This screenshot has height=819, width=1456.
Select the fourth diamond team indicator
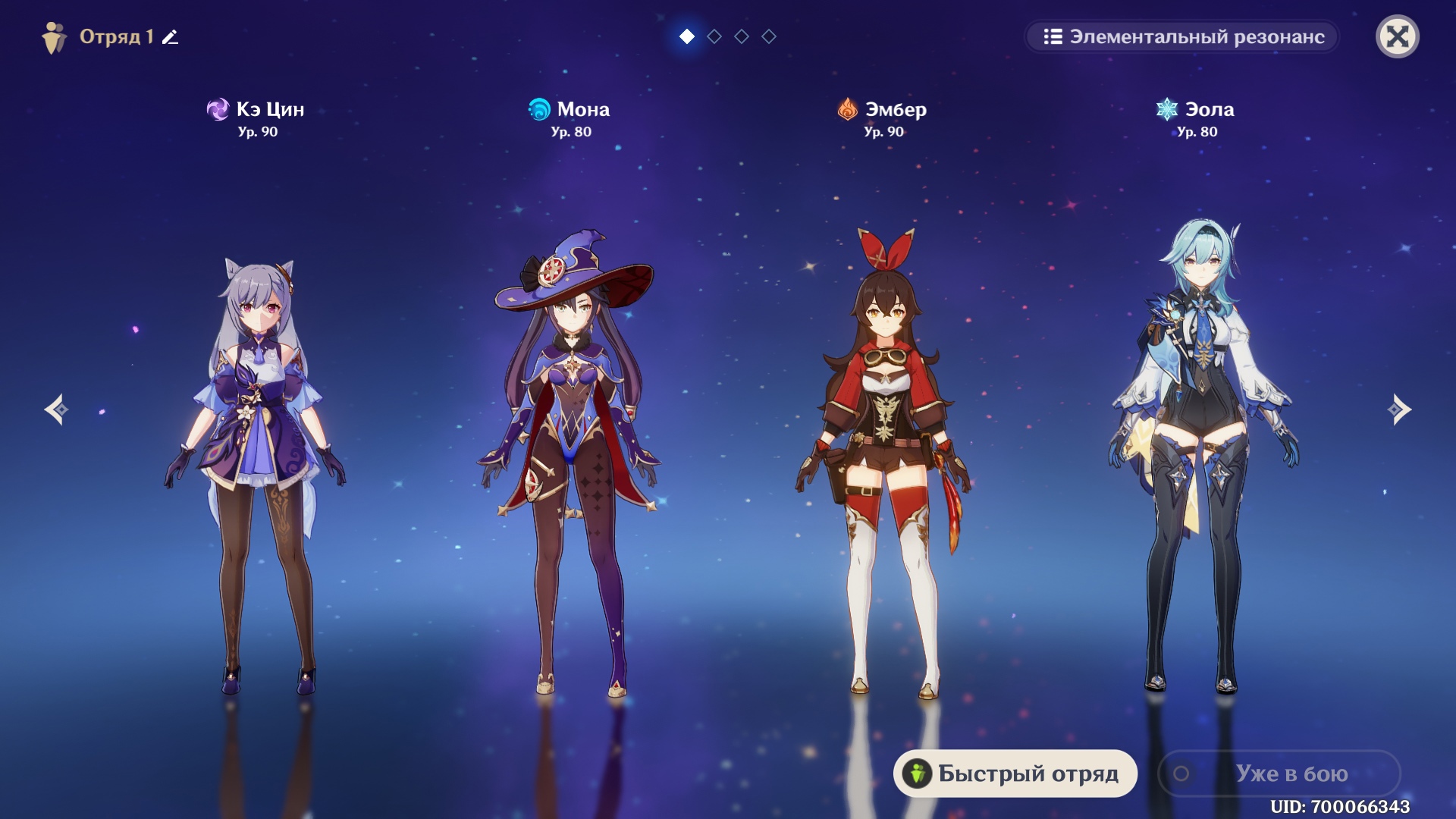pyautogui.click(x=768, y=35)
